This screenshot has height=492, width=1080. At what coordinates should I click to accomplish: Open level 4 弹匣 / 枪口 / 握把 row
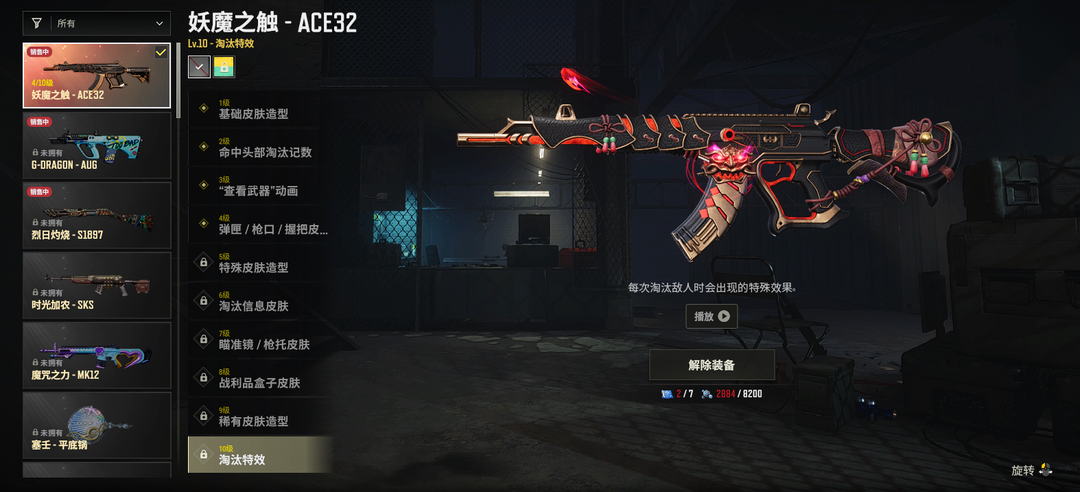point(260,225)
